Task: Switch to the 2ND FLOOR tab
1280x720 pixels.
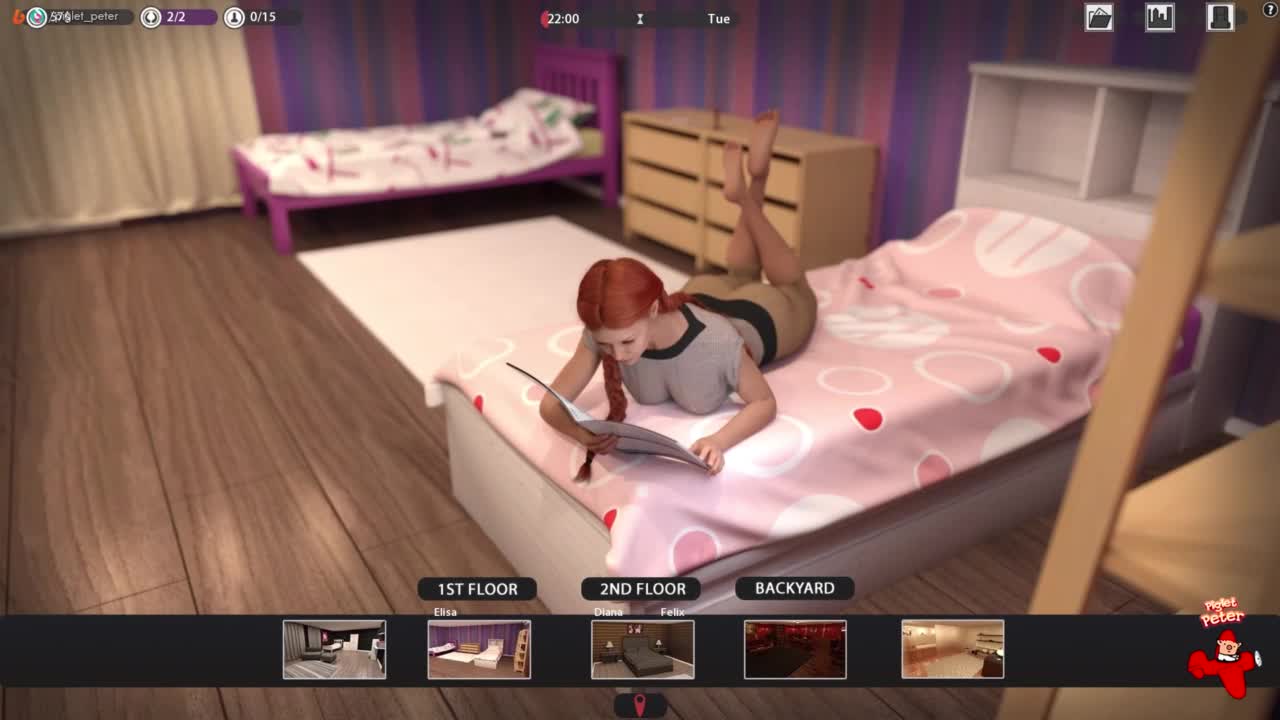Action: [641, 589]
